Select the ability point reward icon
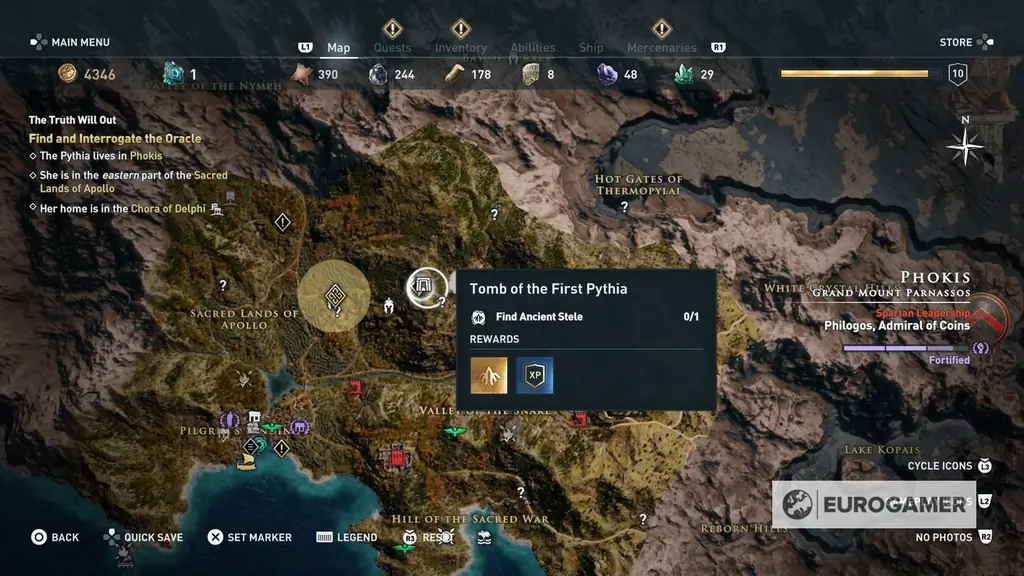 489,375
